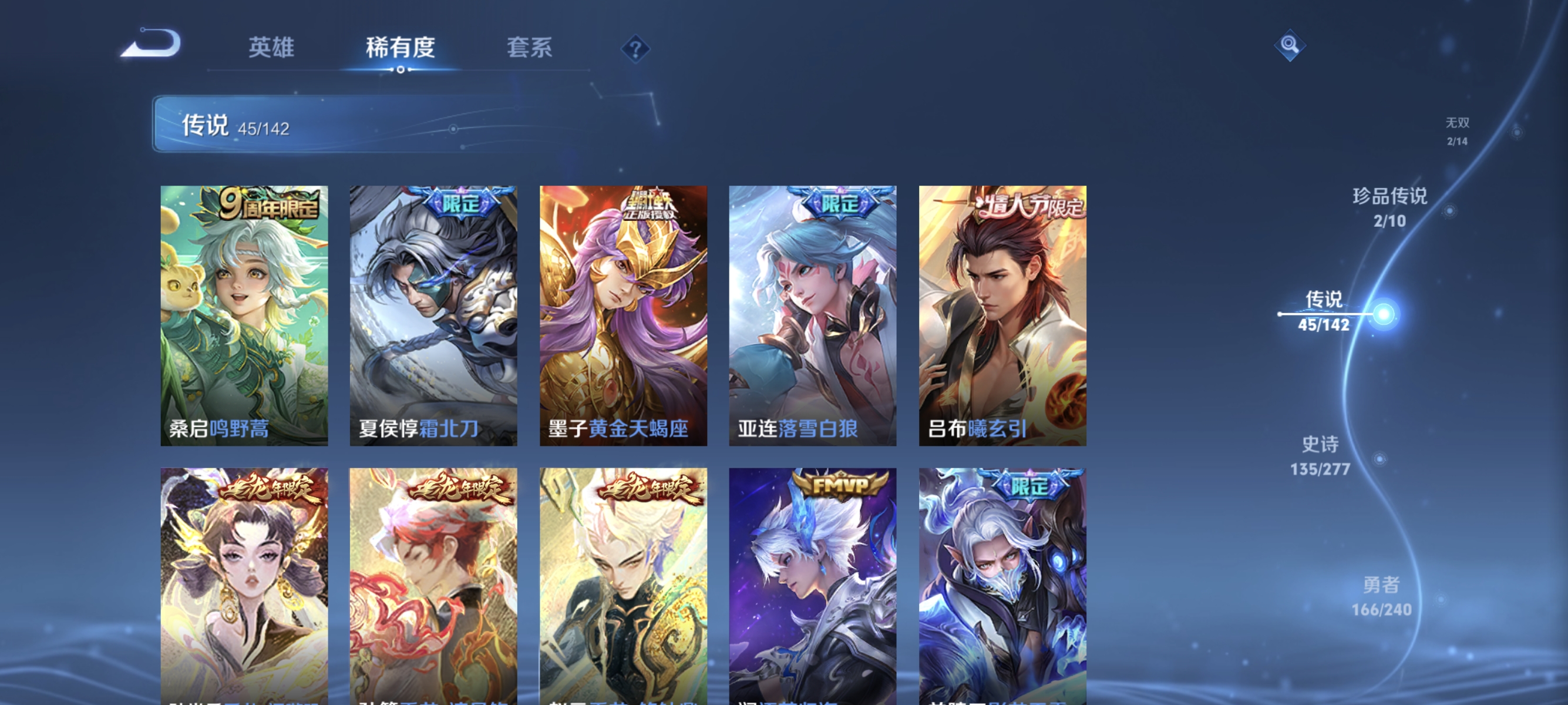Open search with the magnifier icon
Viewport: 1568px width, 705px height.
[1290, 46]
